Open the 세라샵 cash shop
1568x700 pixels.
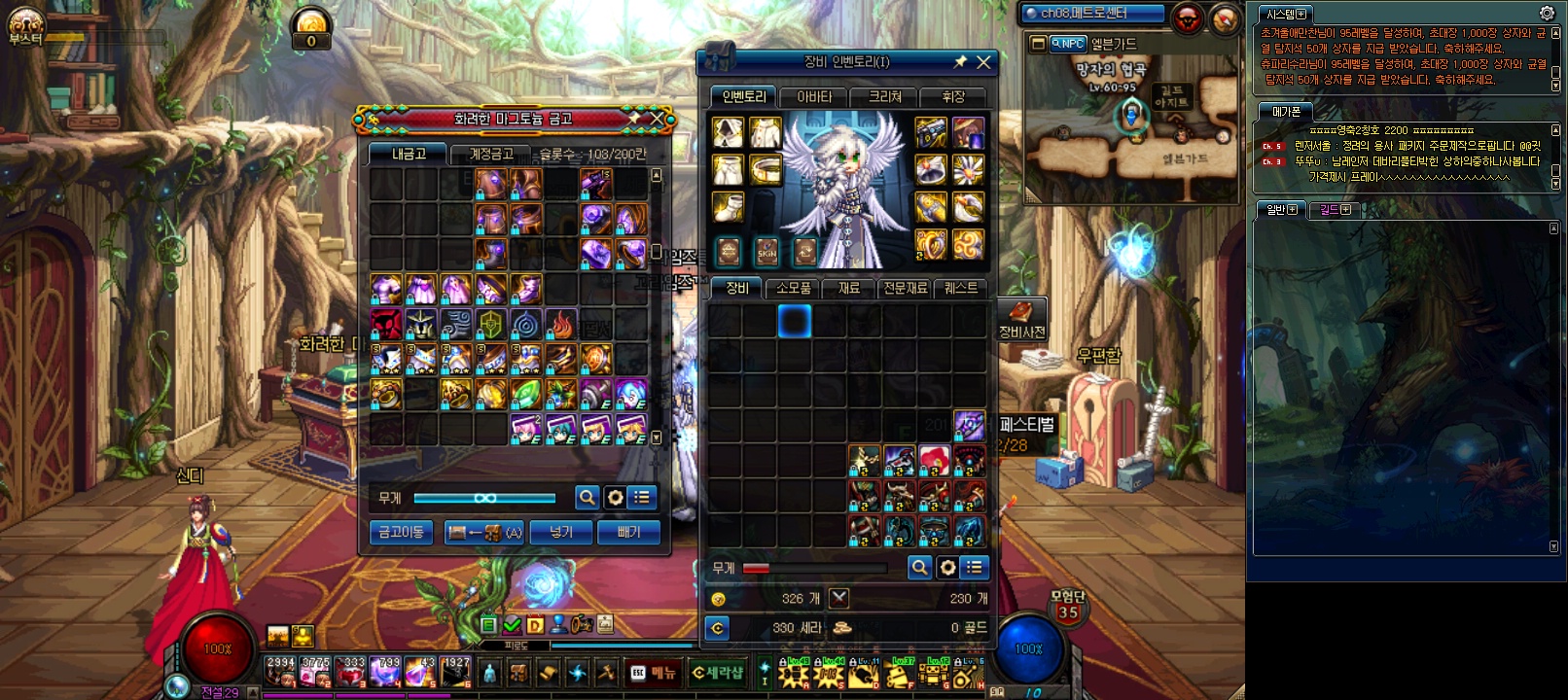tap(718, 672)
